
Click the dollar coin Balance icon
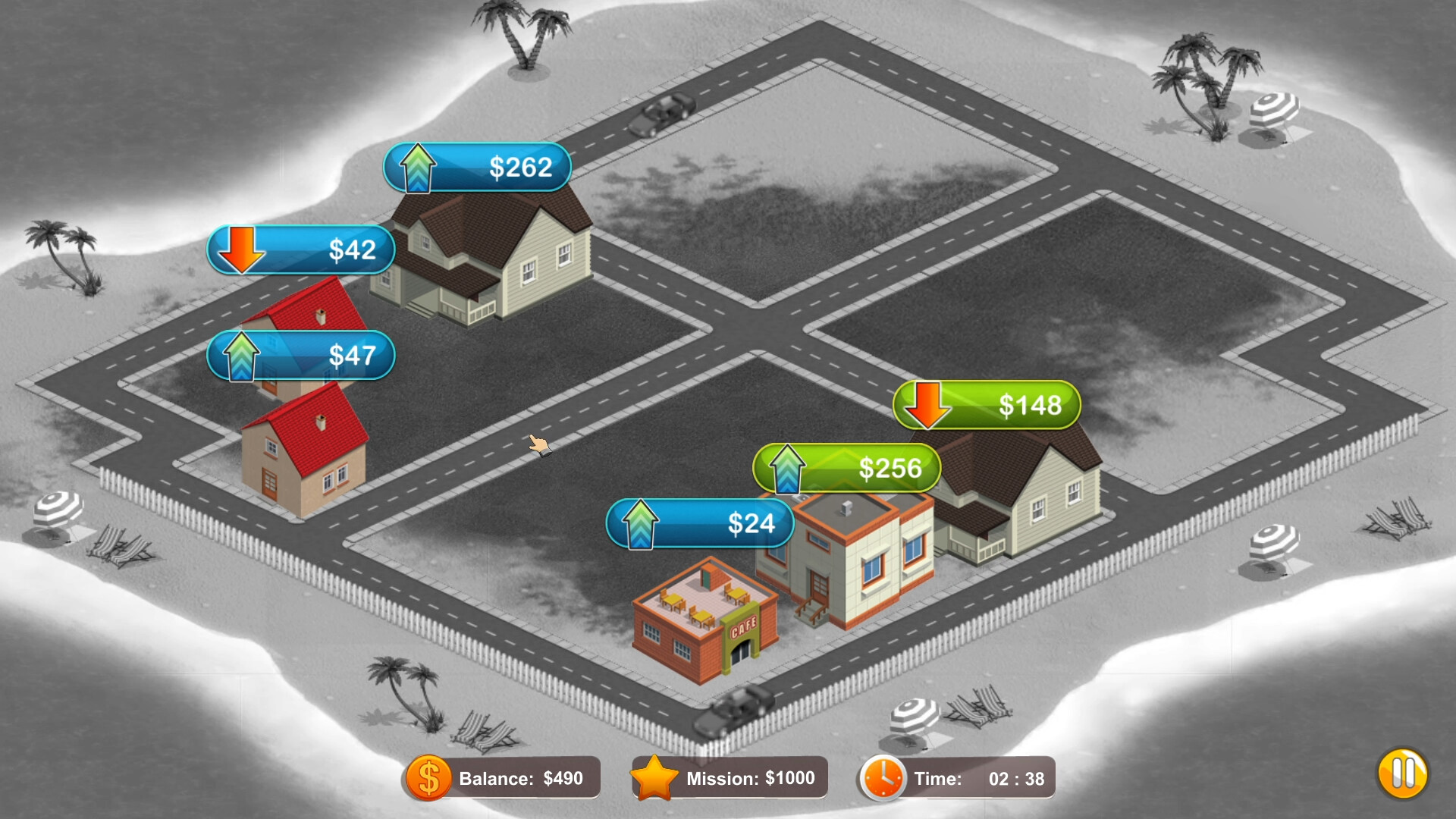tap(427, 777)
